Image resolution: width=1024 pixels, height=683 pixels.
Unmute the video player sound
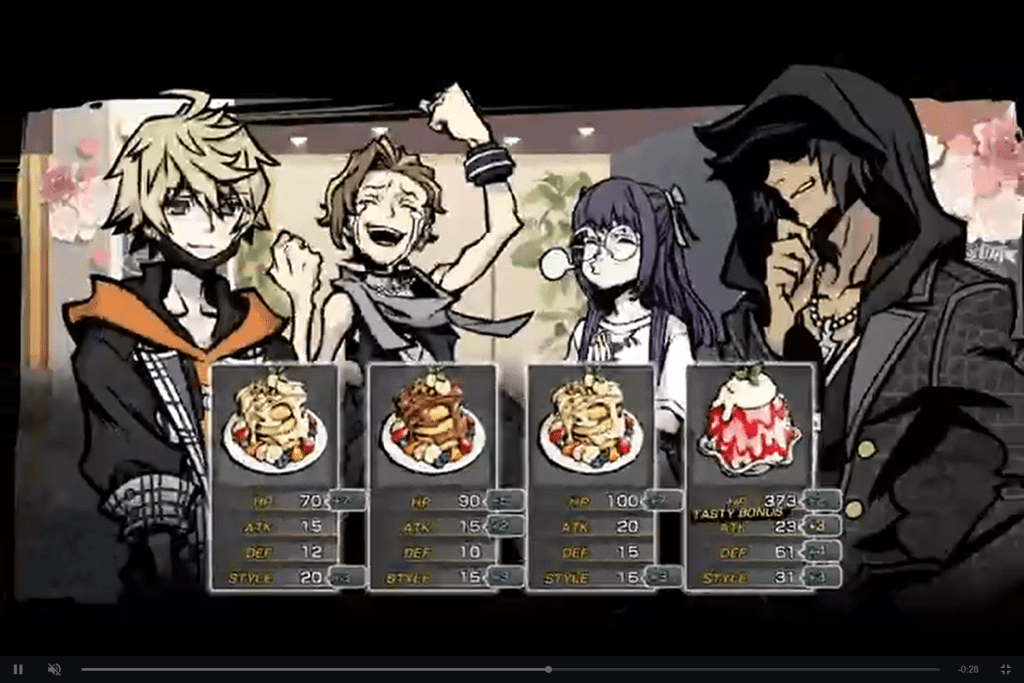(55, 669)
